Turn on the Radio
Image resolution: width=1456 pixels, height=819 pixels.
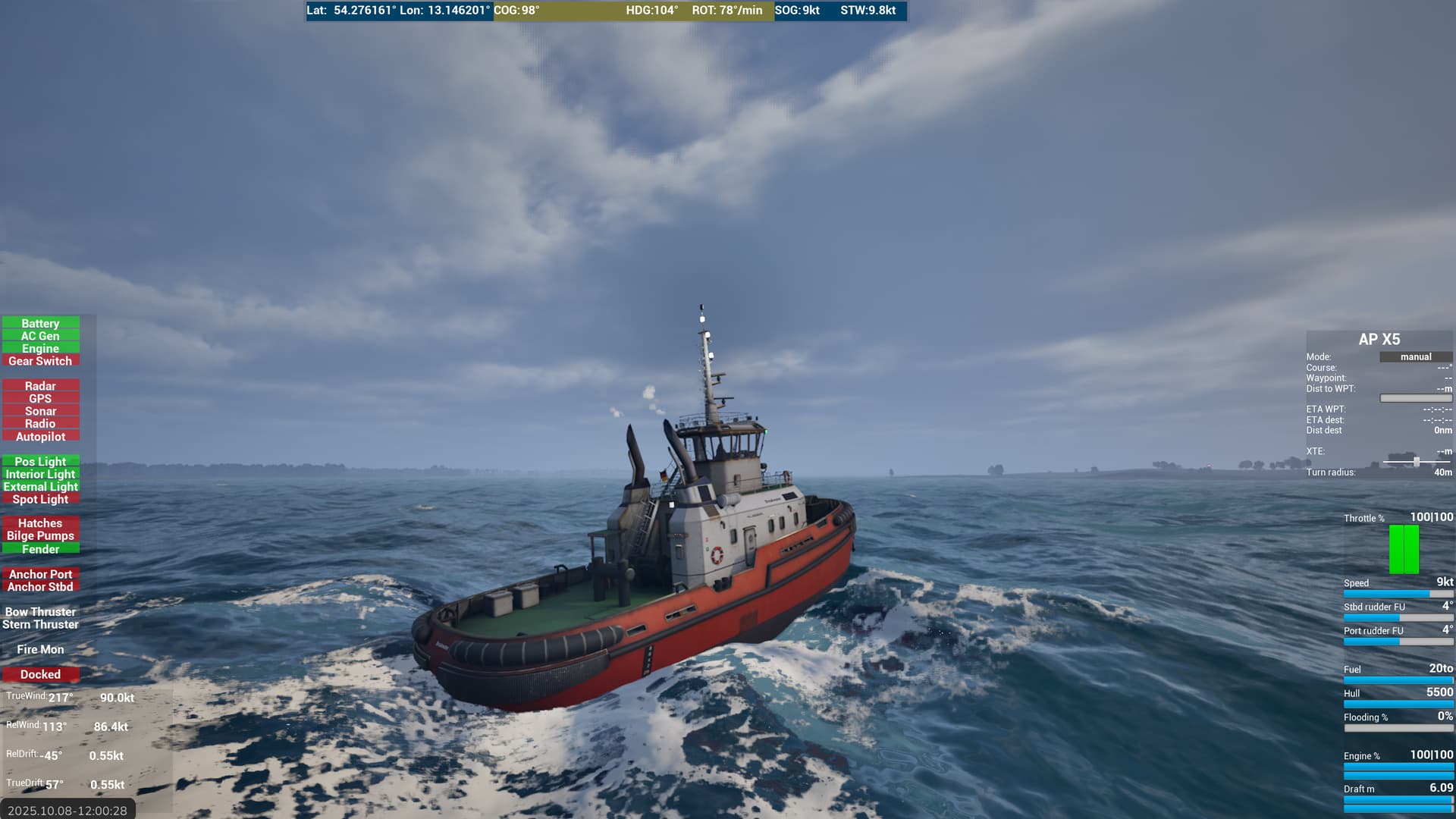(40, 424)
